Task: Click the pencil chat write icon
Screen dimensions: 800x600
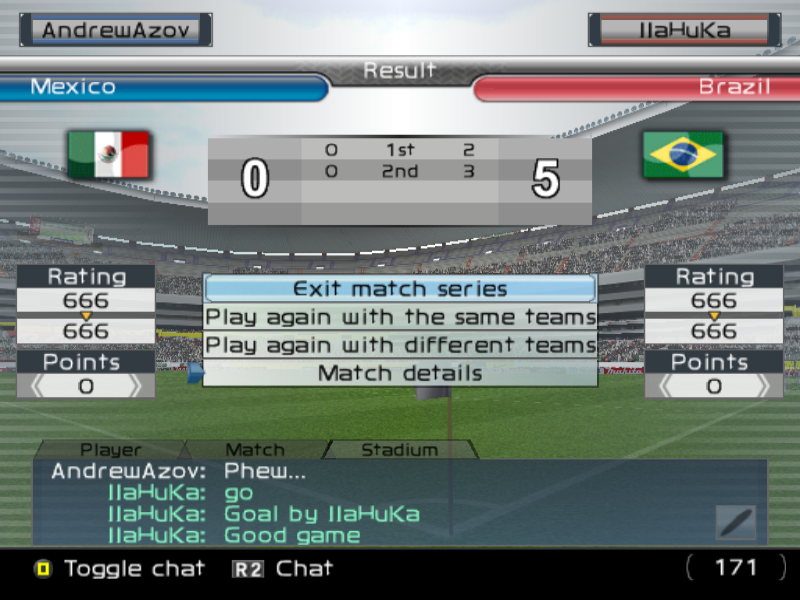Action: (x=736, y=522)
